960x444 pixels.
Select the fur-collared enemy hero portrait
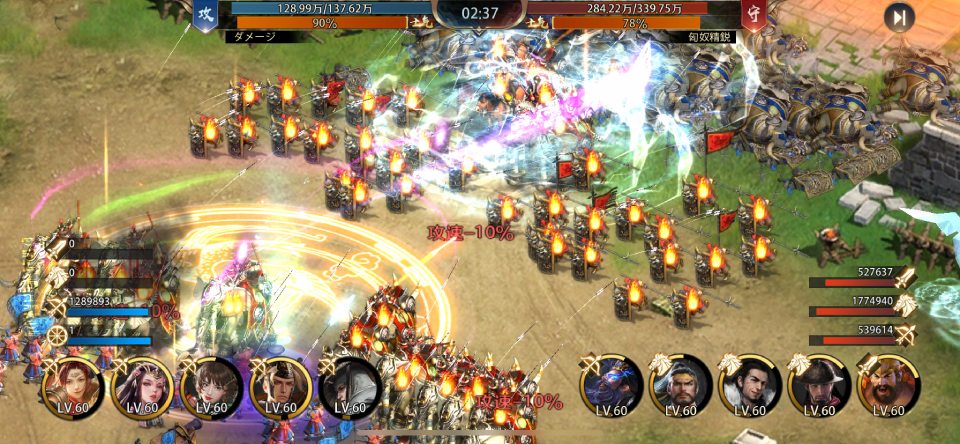[750, 386]
